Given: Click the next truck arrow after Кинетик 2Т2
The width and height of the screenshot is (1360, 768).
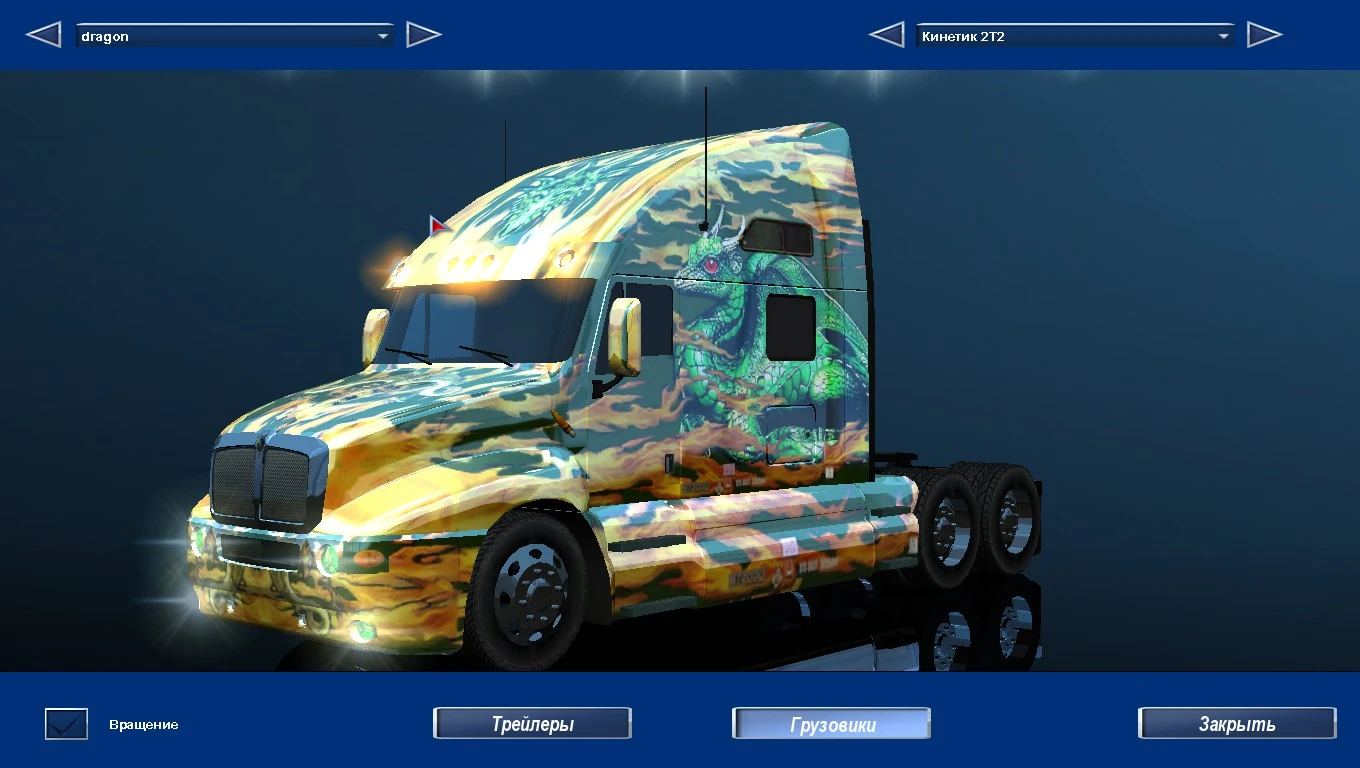Looking at the screenshot, I should [1264, 33].
